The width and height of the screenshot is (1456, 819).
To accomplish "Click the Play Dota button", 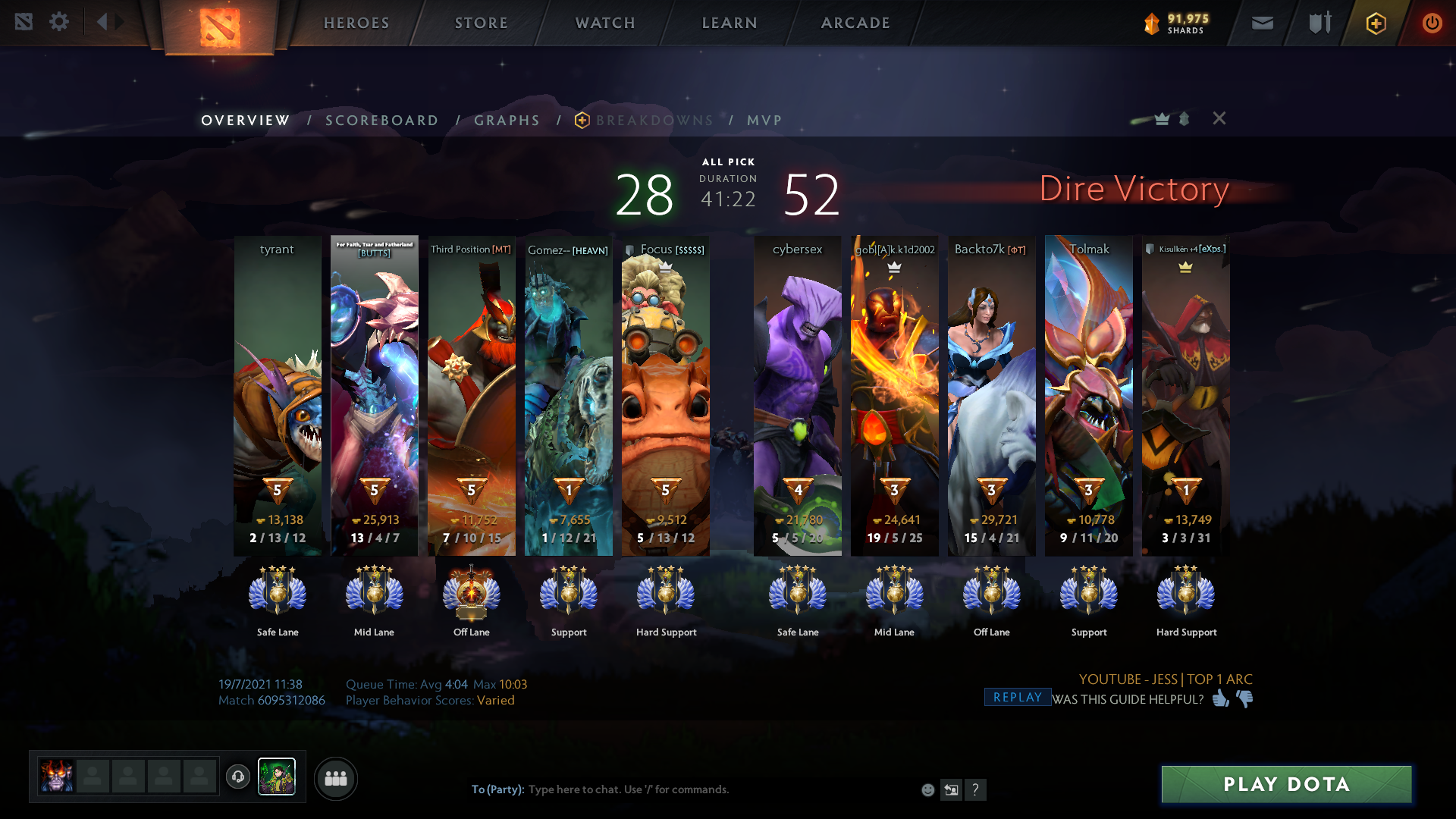I will click(x=1286, y=784).
